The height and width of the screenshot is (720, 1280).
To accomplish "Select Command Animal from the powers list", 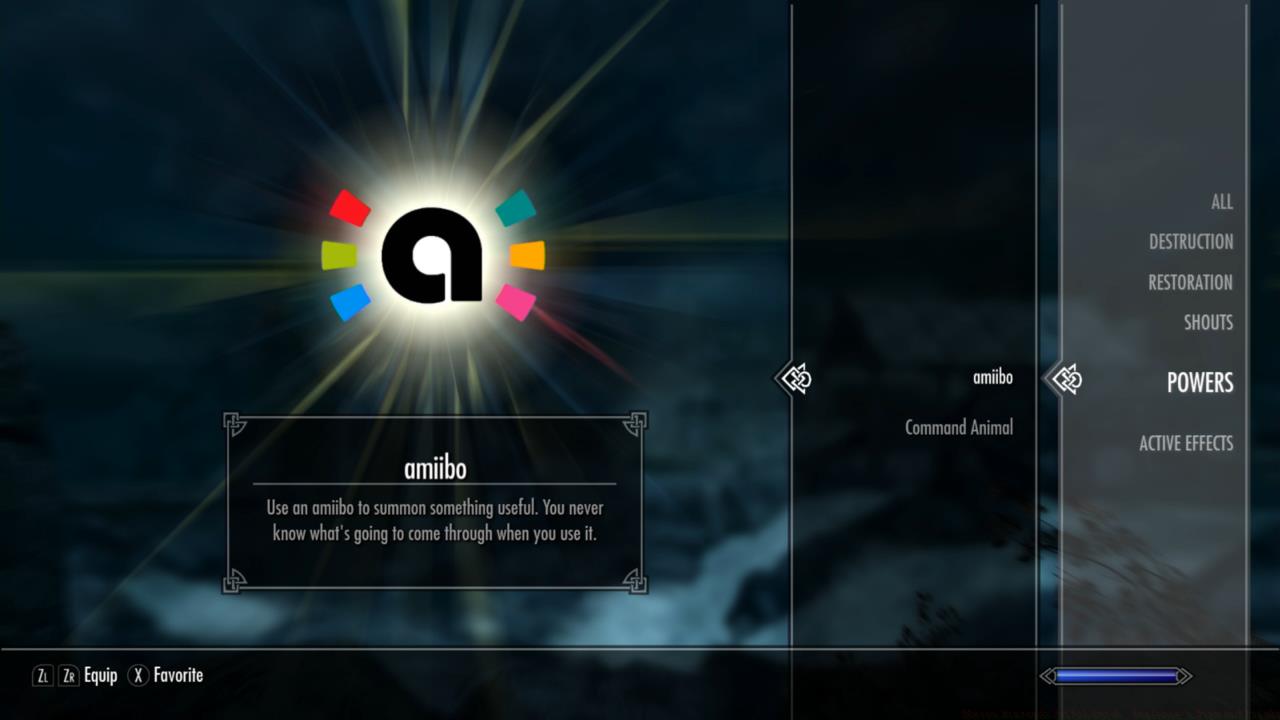I will (x=959, y=427).
